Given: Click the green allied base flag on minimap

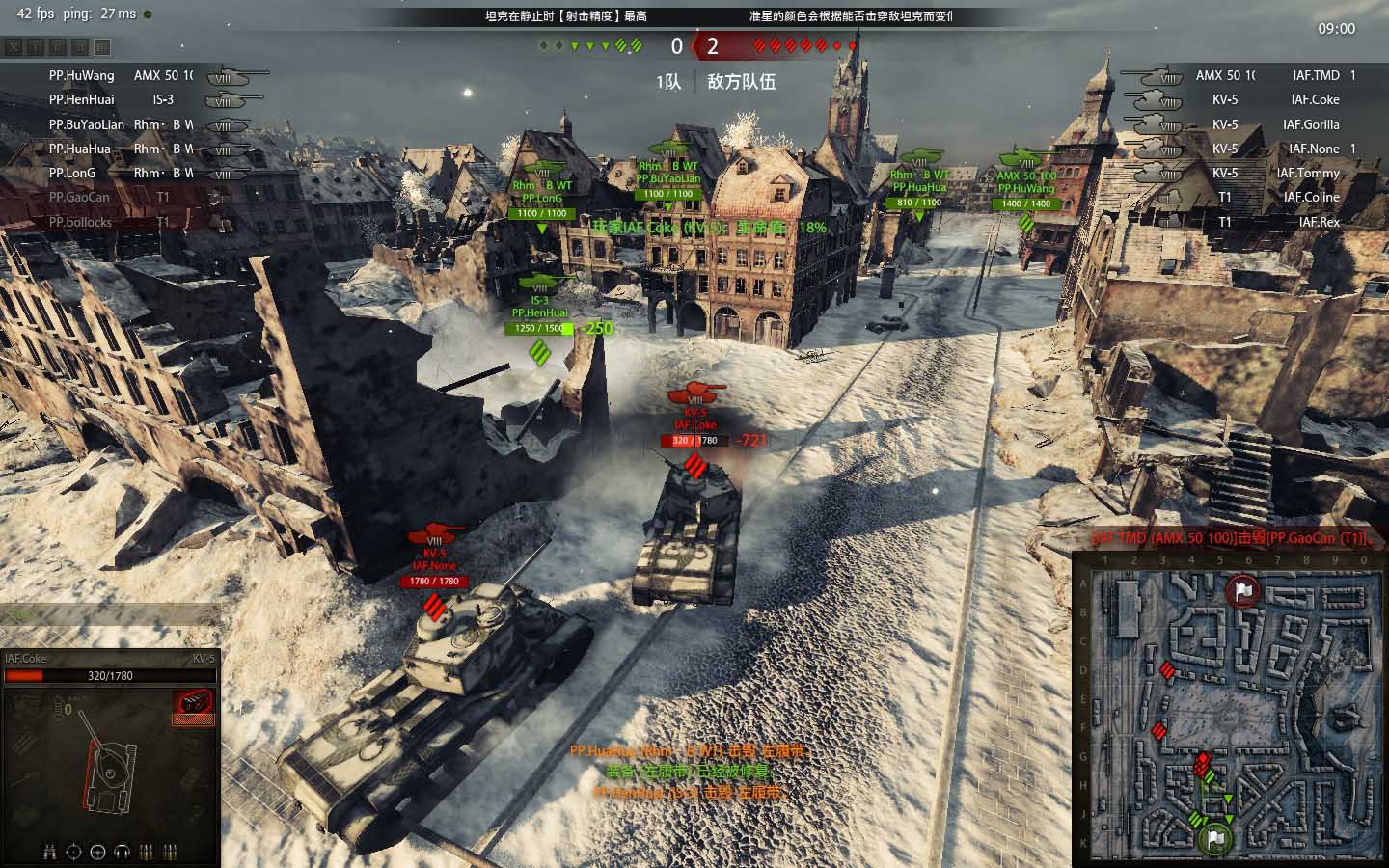Looking at the screenshot, I should tap(1217, 839).
